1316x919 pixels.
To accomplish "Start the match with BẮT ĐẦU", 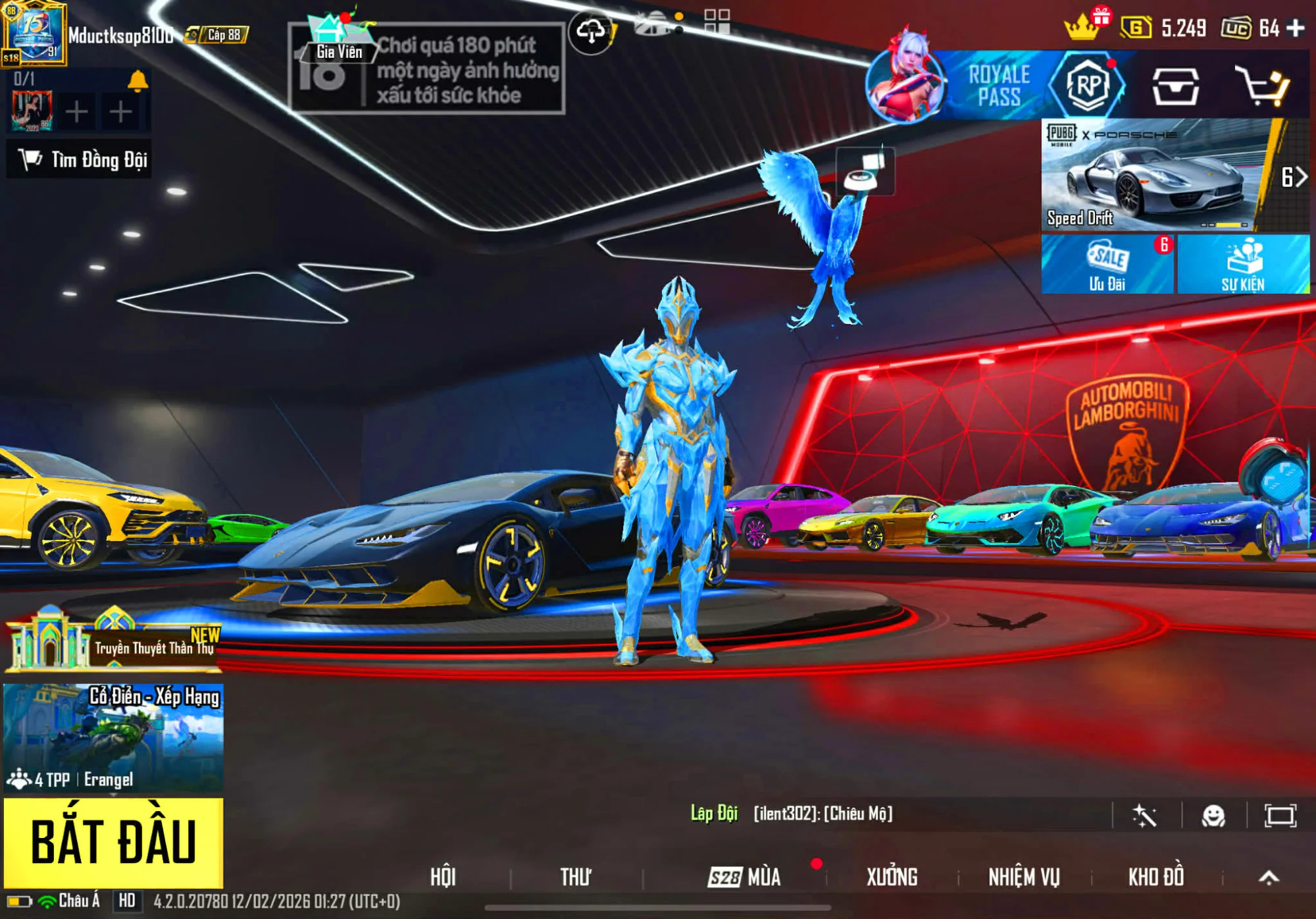I will pos(113,842).
